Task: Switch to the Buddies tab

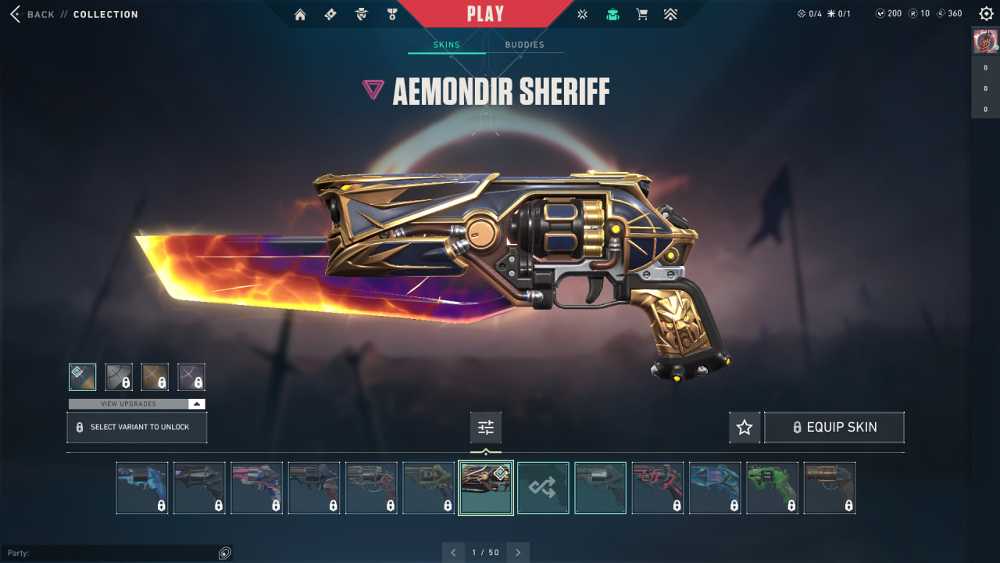Action: tap(524, 45)
